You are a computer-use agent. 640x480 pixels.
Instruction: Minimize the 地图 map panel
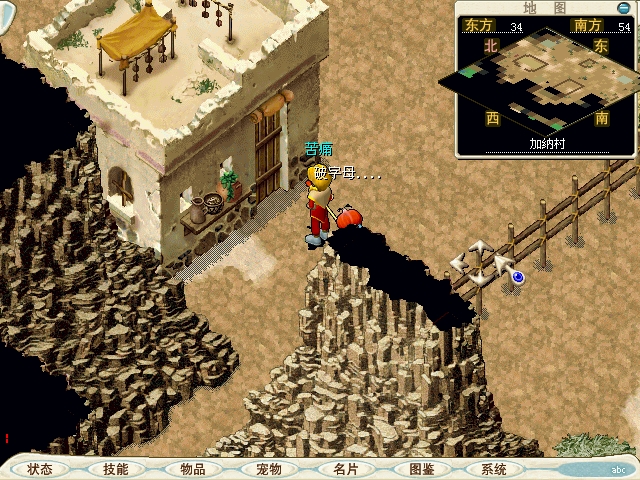[x=623, y=8]
